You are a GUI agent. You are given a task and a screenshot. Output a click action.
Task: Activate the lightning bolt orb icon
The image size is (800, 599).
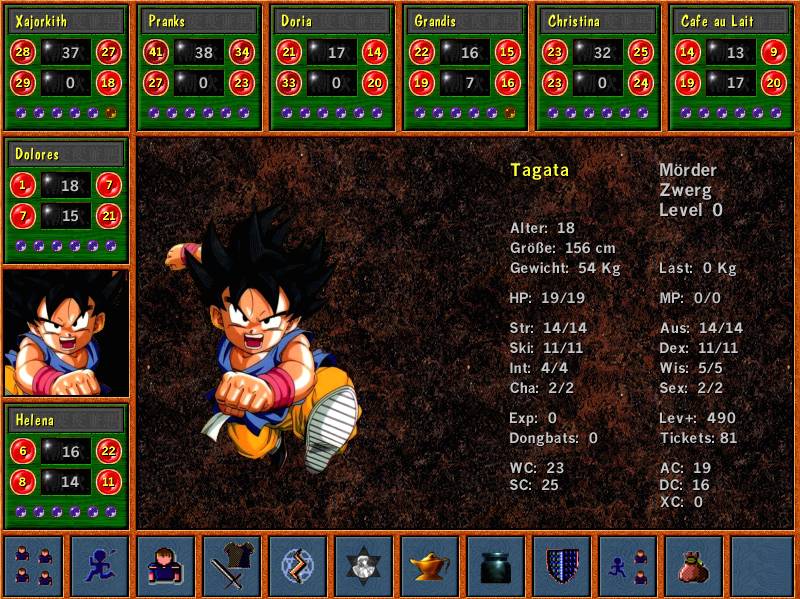pyautogui.click(x=298, y=566)
